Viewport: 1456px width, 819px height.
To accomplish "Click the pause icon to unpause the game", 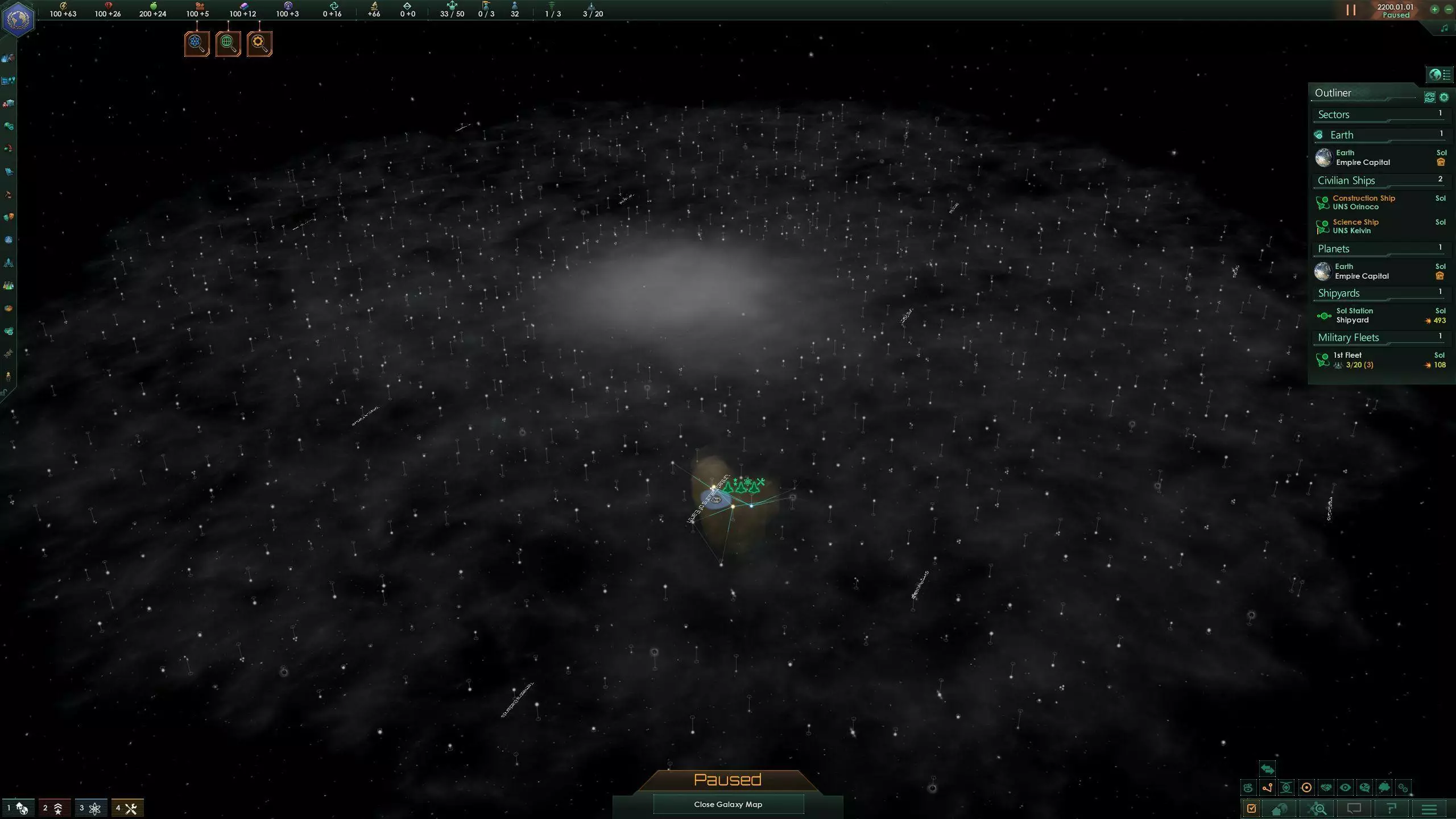I will [1351, 10].
